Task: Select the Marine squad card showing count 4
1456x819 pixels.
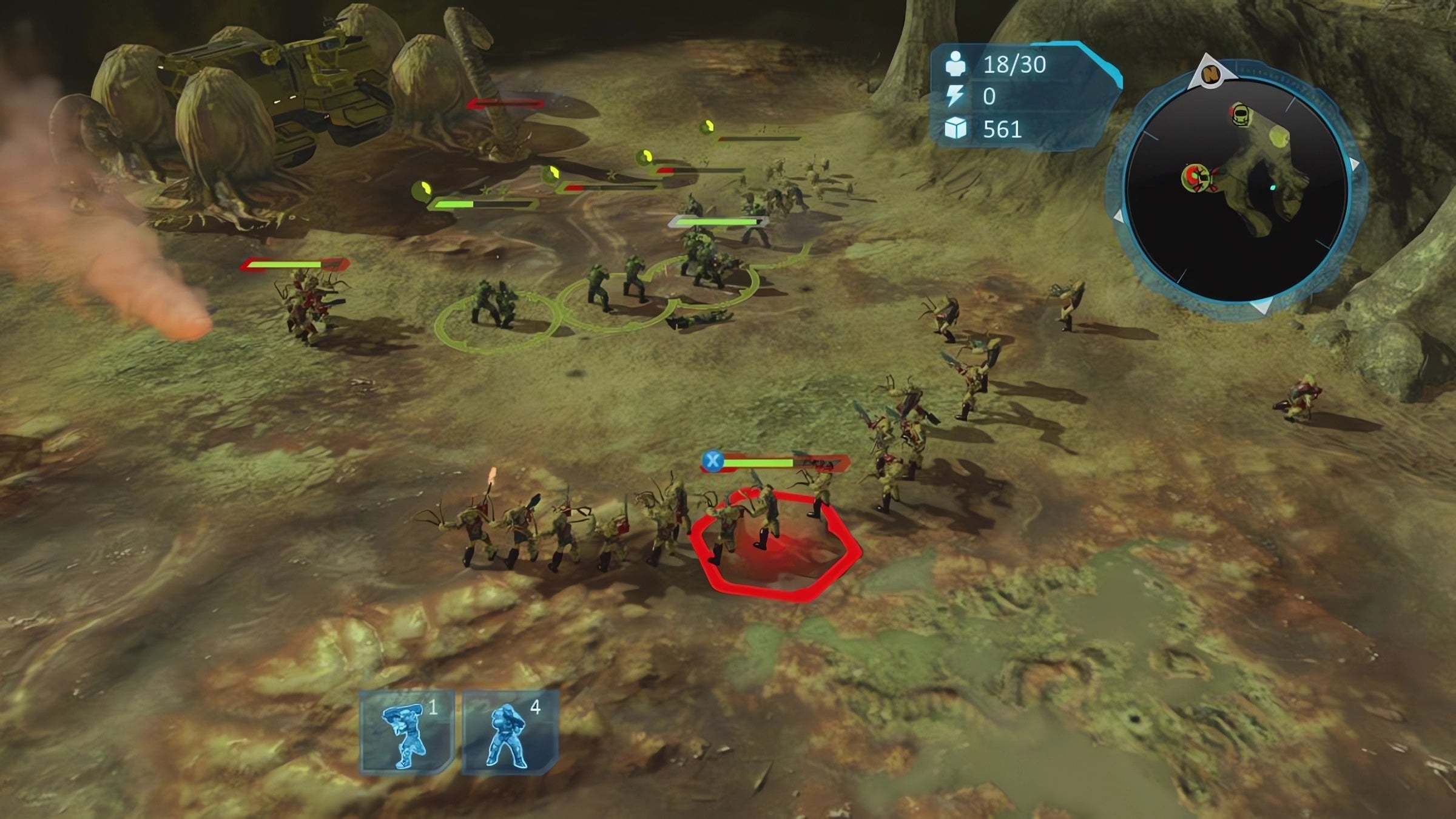Action: pyautogui.click(x=510, y=732)
